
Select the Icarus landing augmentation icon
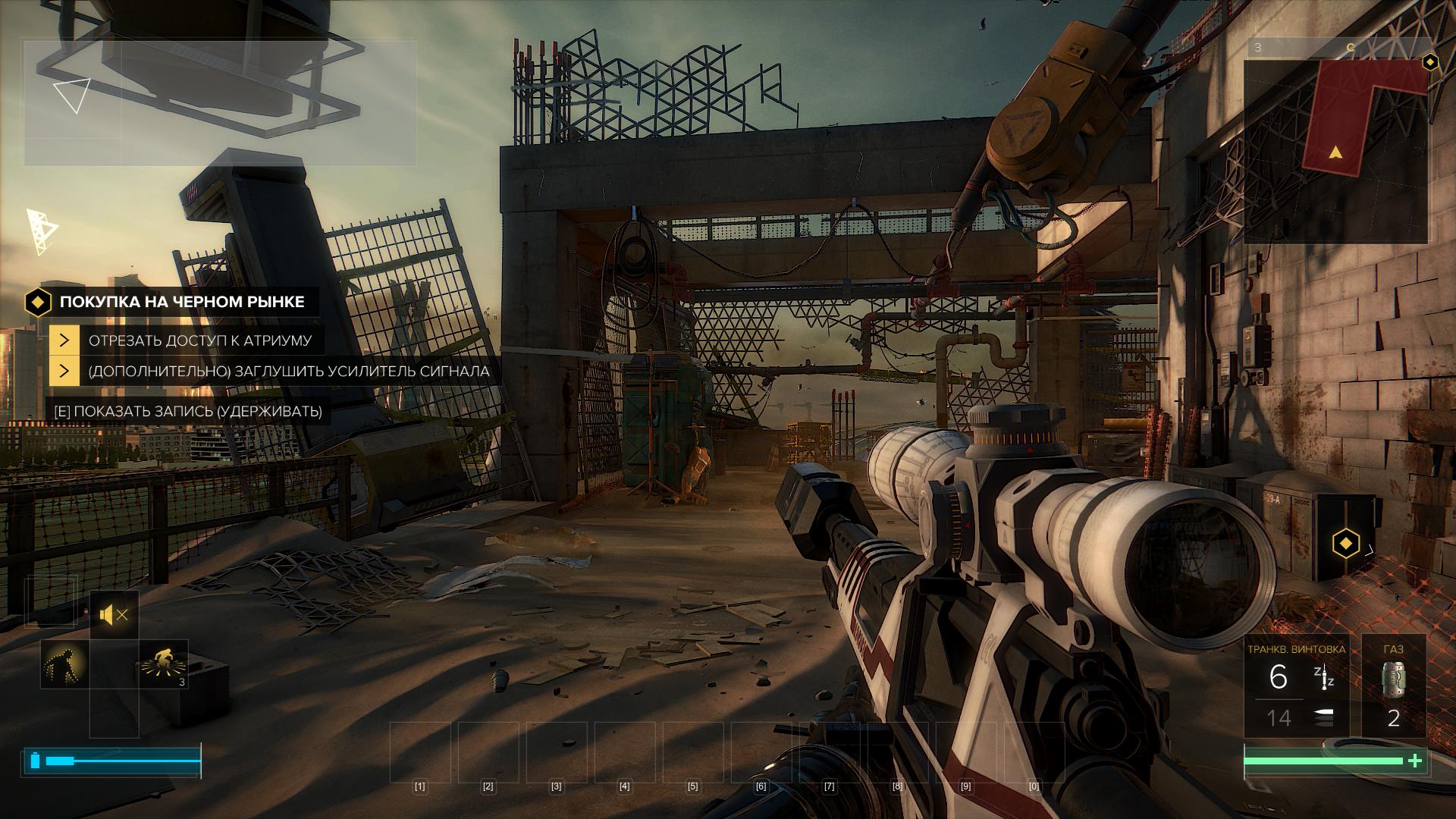point(163,664)
